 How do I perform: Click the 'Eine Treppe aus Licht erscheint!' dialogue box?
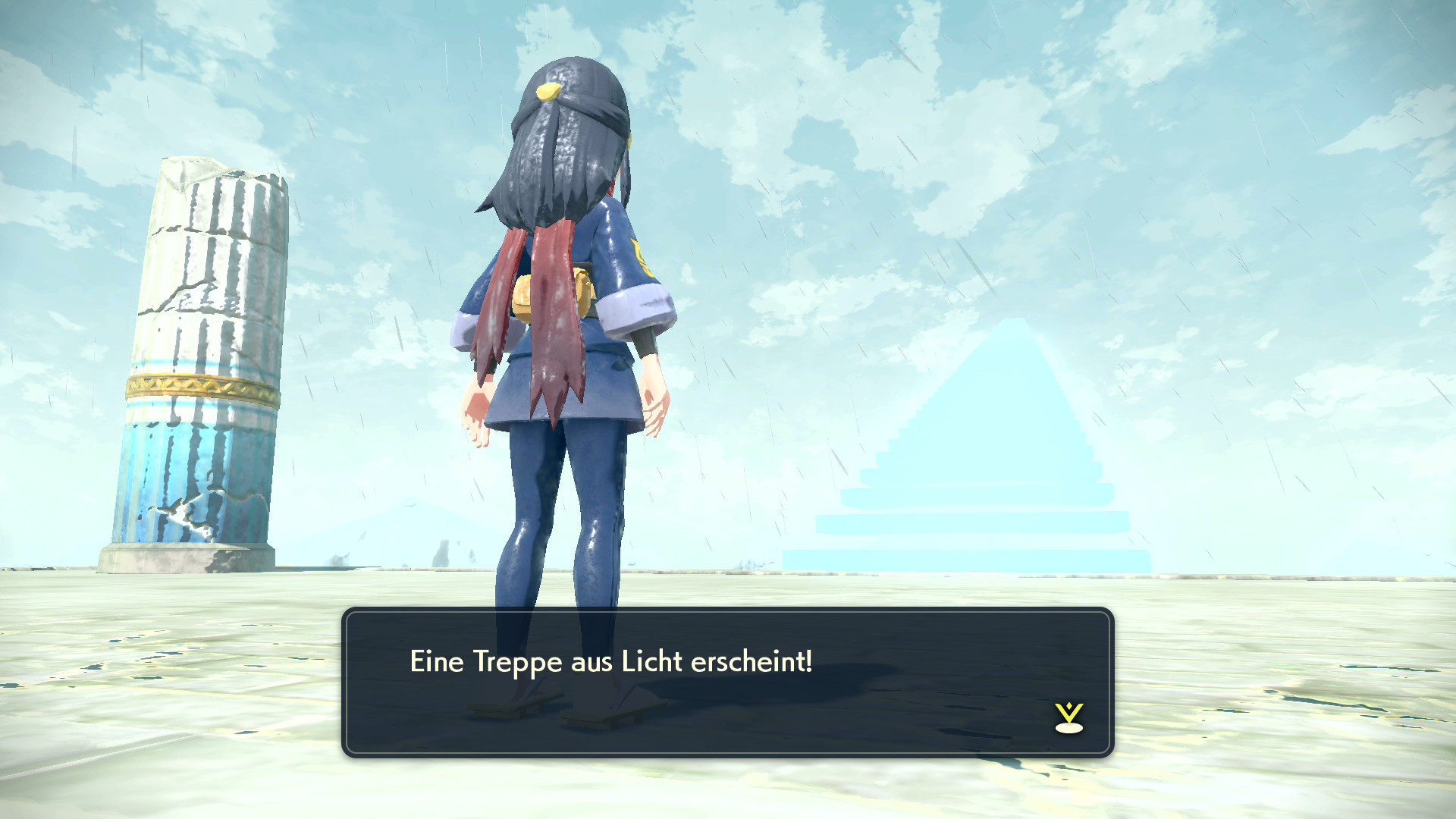727,682
